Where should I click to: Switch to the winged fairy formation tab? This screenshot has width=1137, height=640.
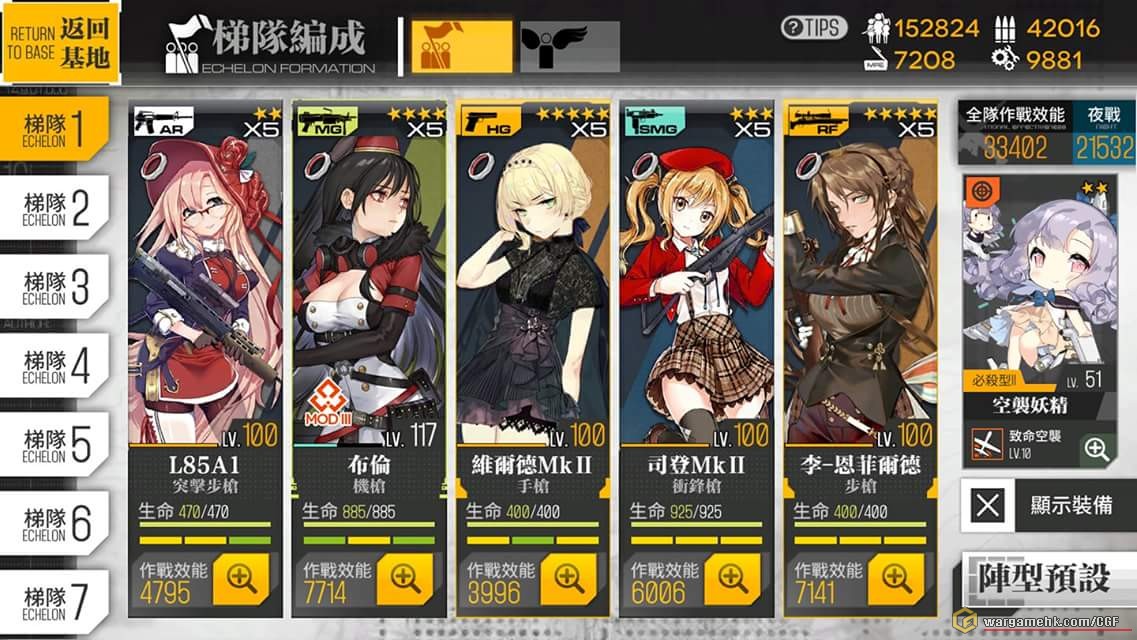(x=568, y=46)
